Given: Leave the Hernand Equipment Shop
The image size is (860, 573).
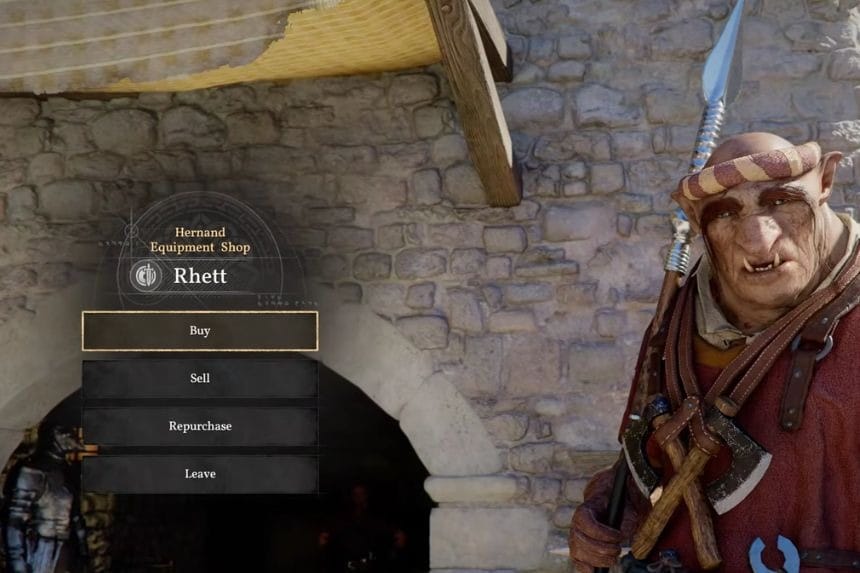Looking at the screenshot, I should click(200, 474).
